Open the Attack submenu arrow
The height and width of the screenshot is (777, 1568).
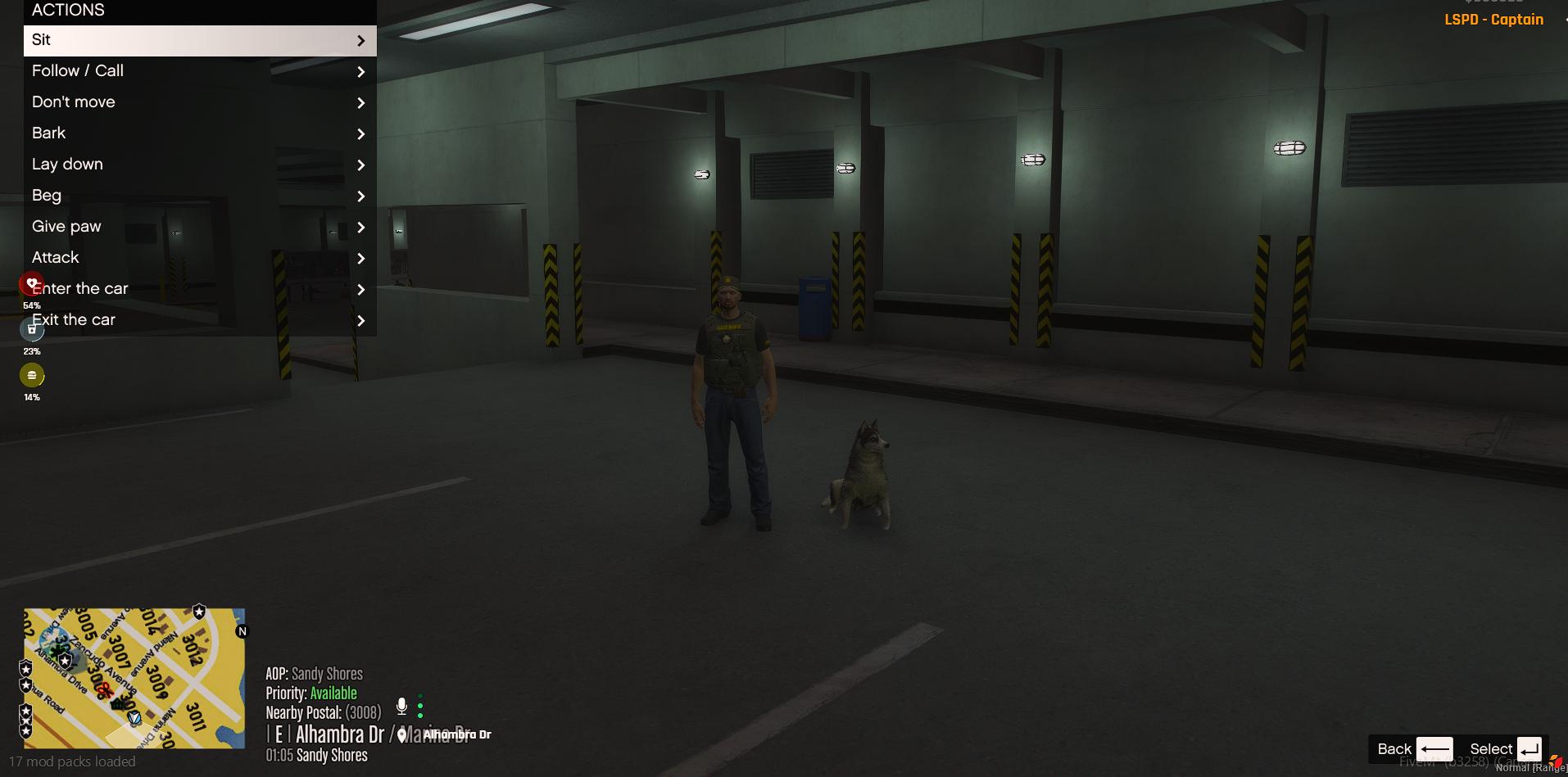pos(361,258)
